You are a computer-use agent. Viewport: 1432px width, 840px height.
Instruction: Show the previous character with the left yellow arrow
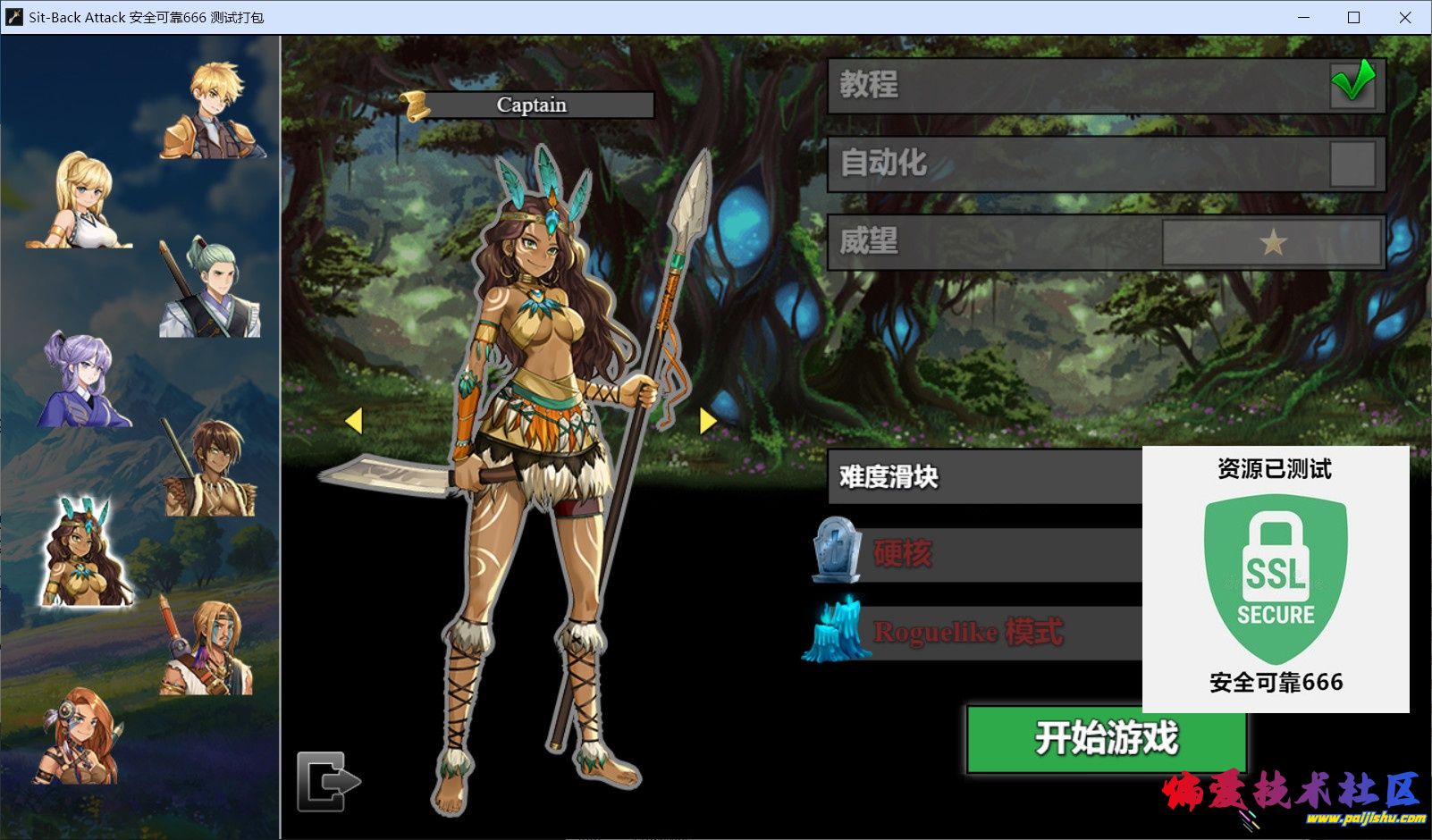click(354, 420)
